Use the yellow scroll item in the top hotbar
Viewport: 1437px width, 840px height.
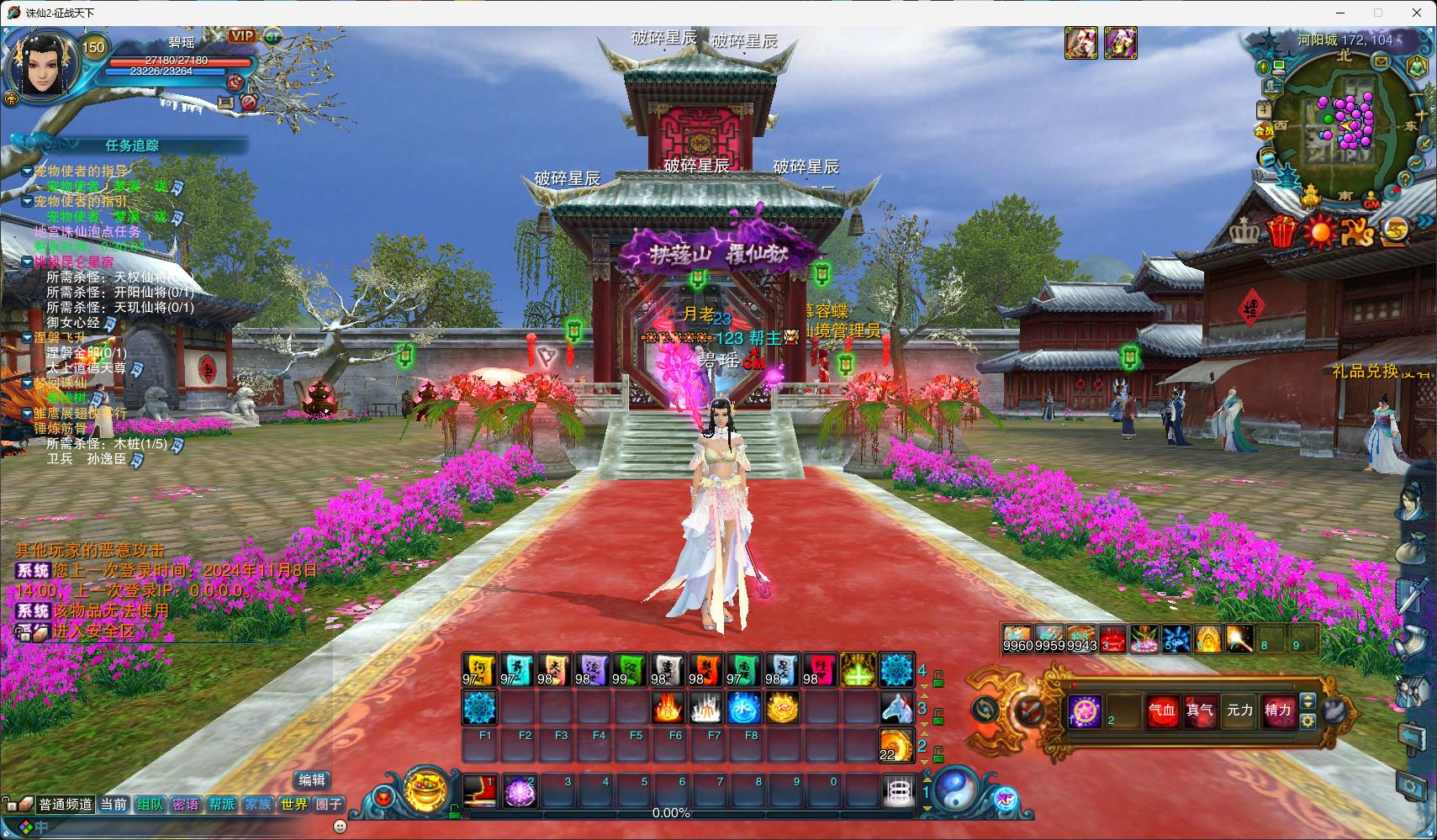coord(479,670)
